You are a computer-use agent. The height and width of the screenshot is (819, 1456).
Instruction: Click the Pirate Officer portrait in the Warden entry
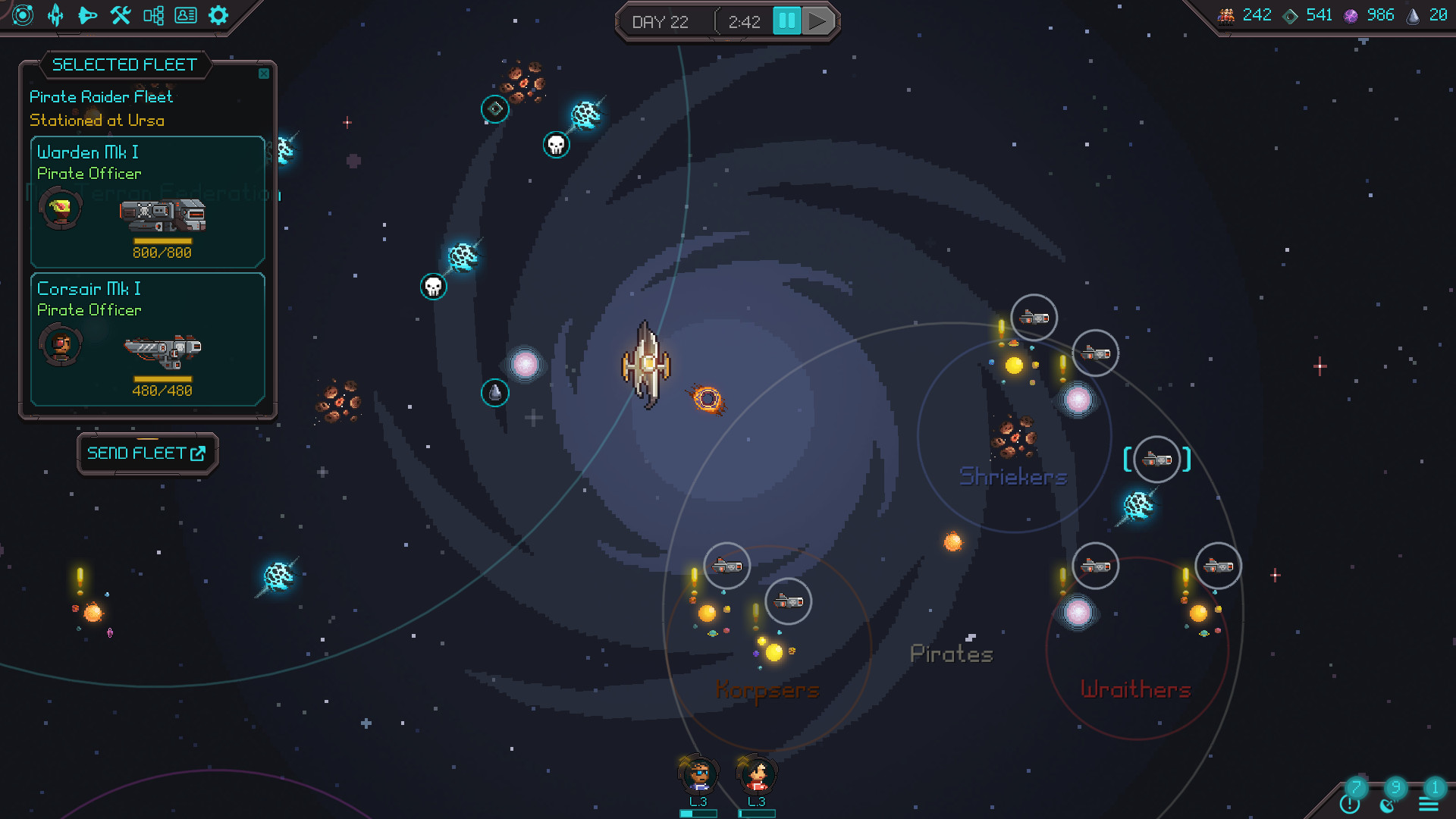[x=61, y=208]
